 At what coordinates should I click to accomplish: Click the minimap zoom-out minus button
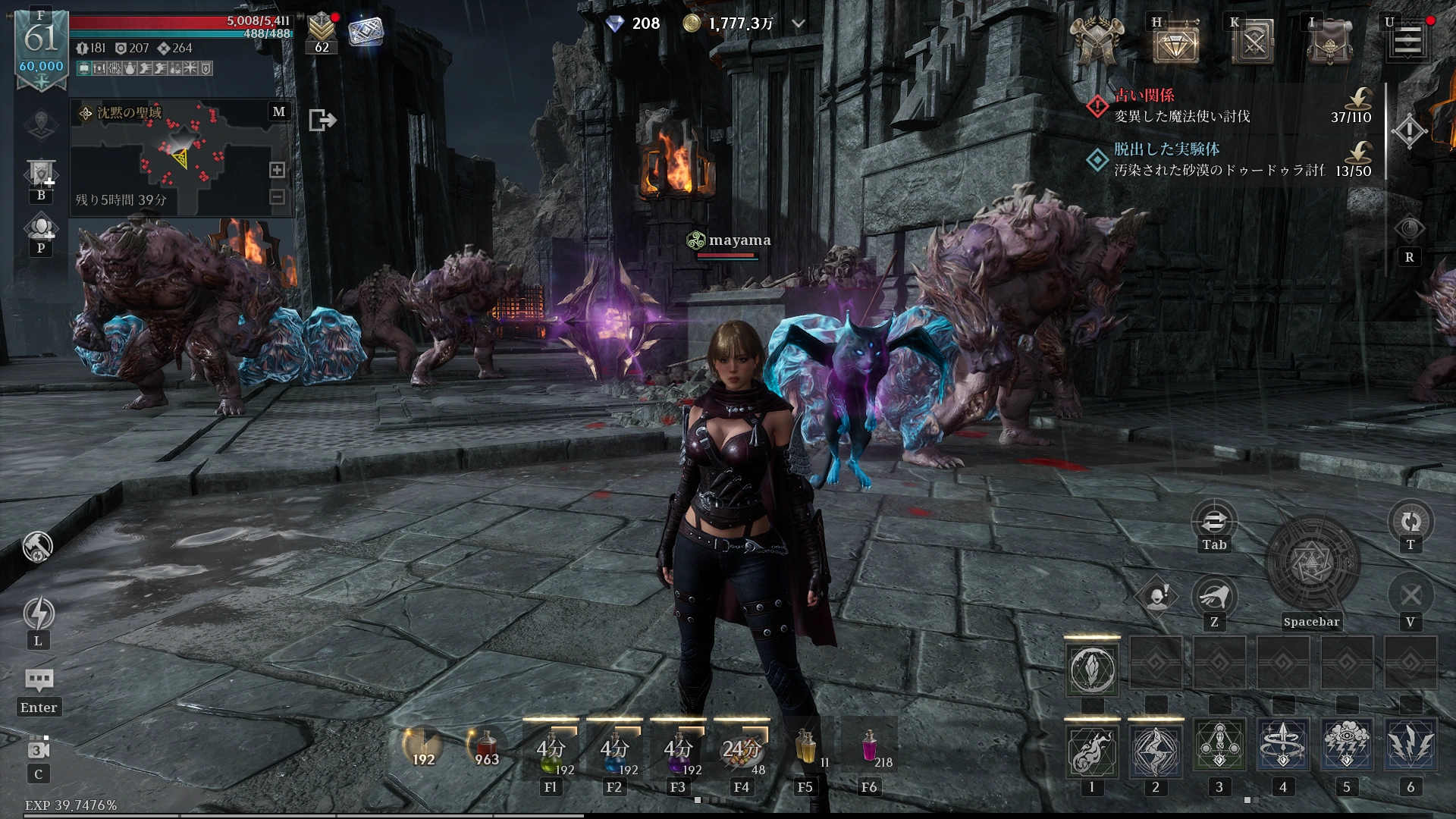[278, 197]
